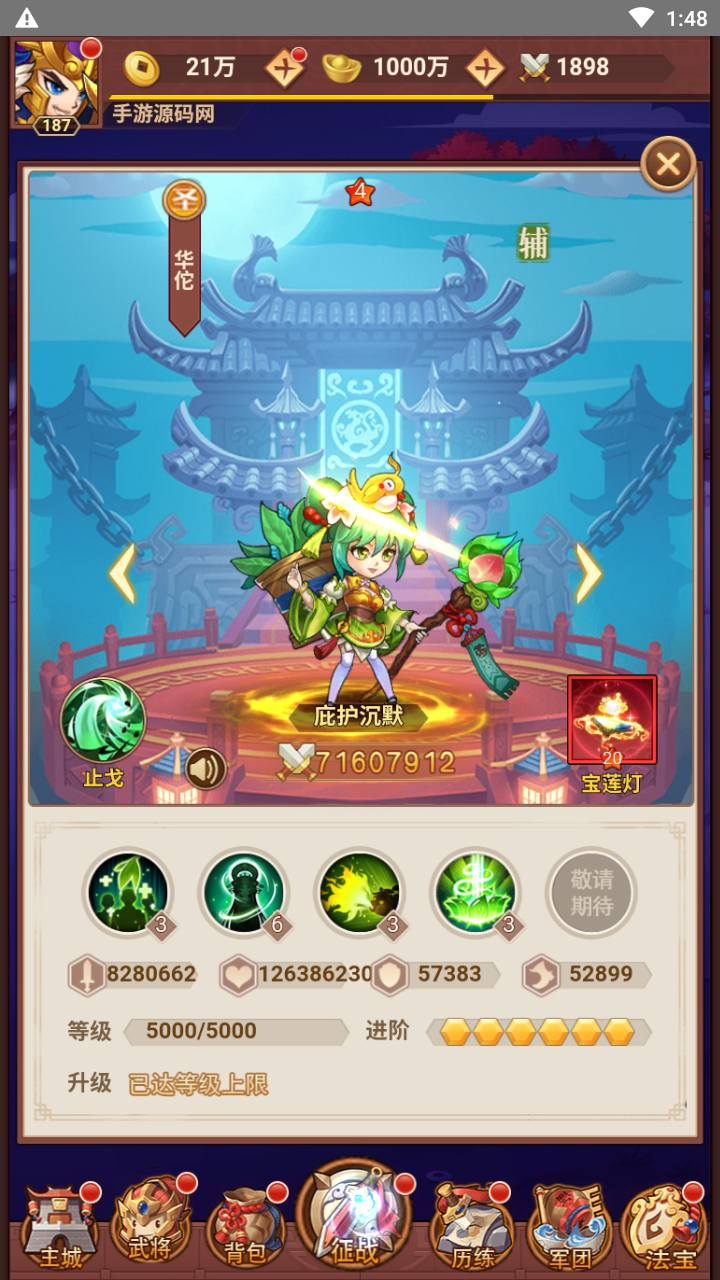Open the player avatar profile
Screen dimensions: 720x1280
[56, 84]
